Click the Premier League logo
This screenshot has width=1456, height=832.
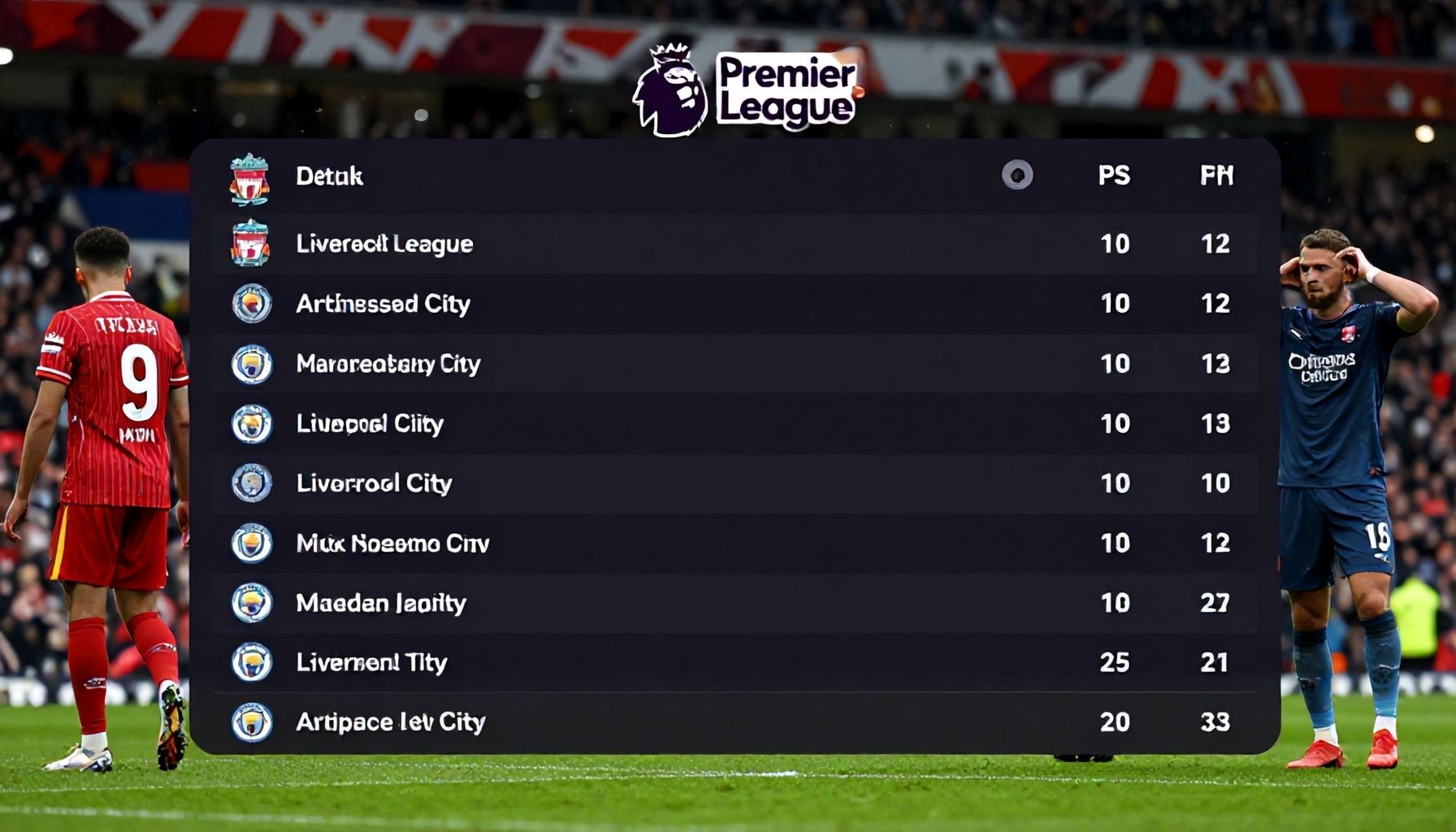click(x=747, y=89)
